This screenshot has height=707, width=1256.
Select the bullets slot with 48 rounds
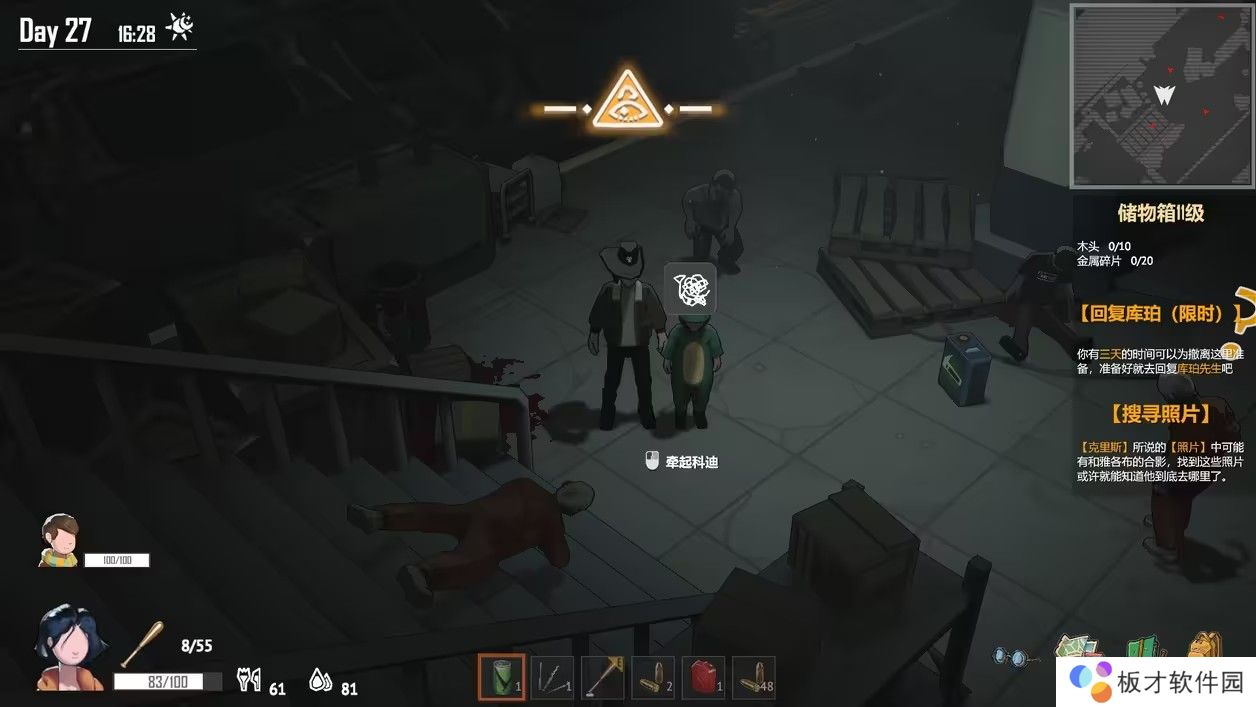pyautogui.click(x=754, y=677)
